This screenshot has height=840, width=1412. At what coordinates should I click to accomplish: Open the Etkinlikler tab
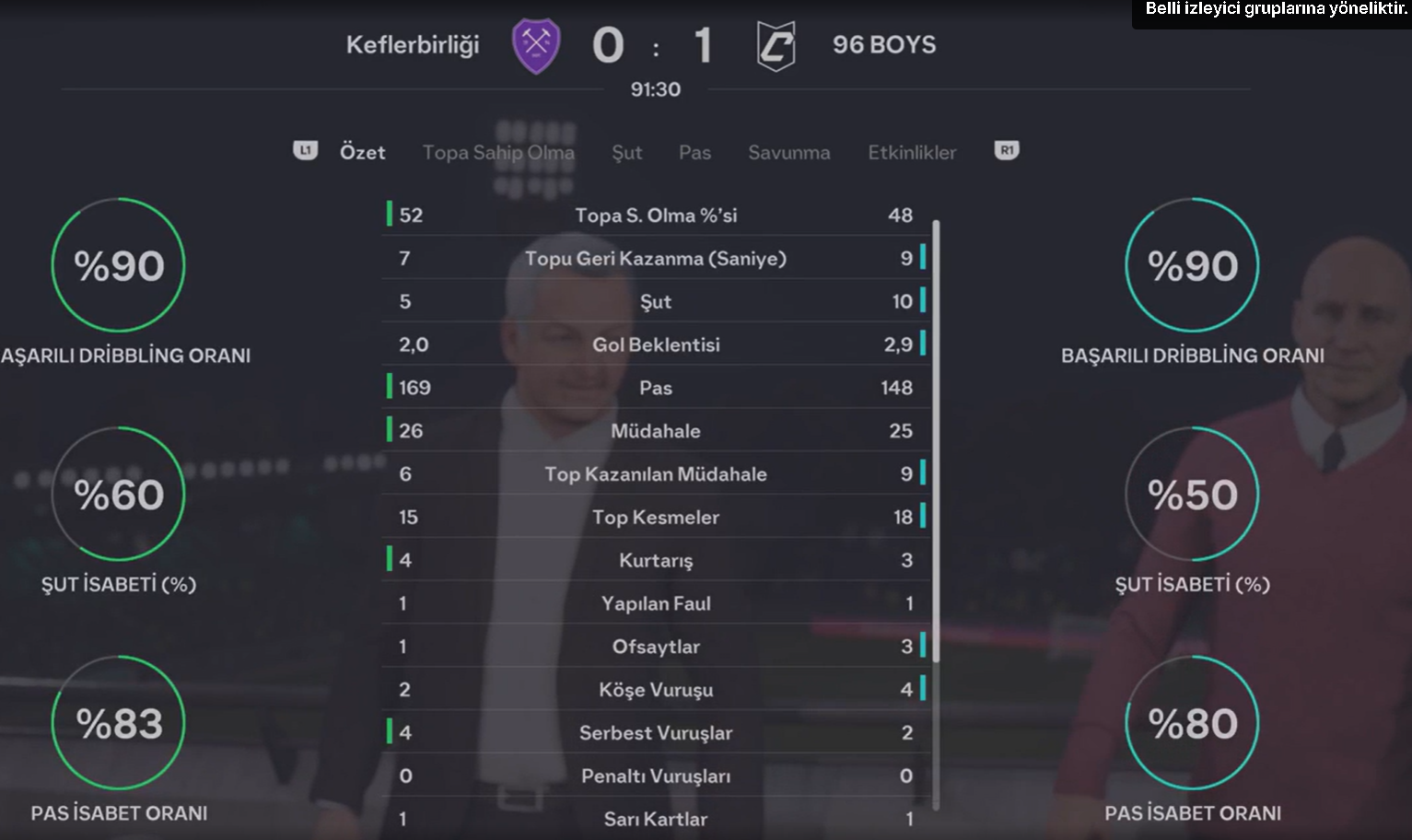click(x=911, y=152)
